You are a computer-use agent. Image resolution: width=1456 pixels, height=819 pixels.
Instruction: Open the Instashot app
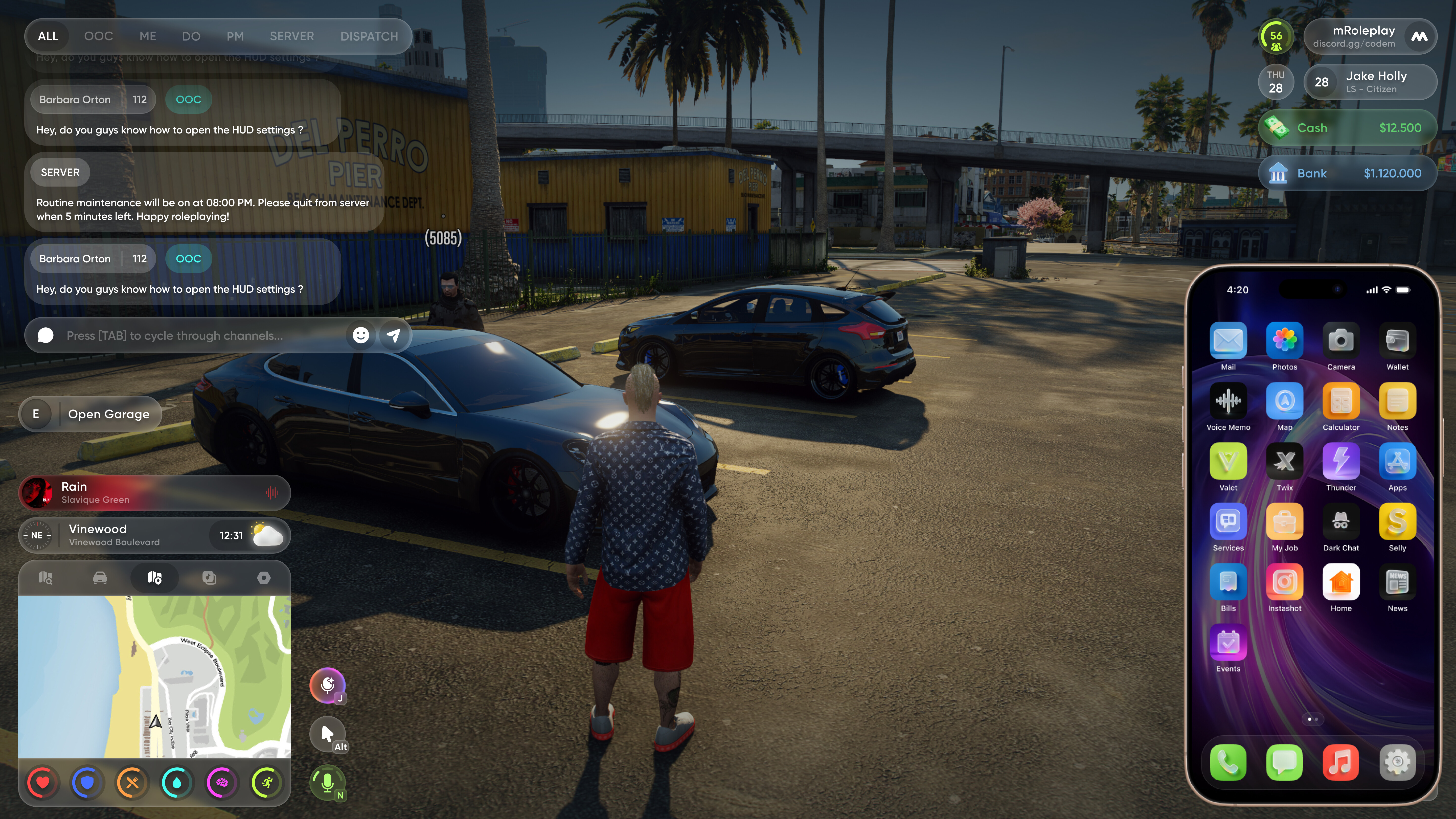click(x=1284, y=582)
